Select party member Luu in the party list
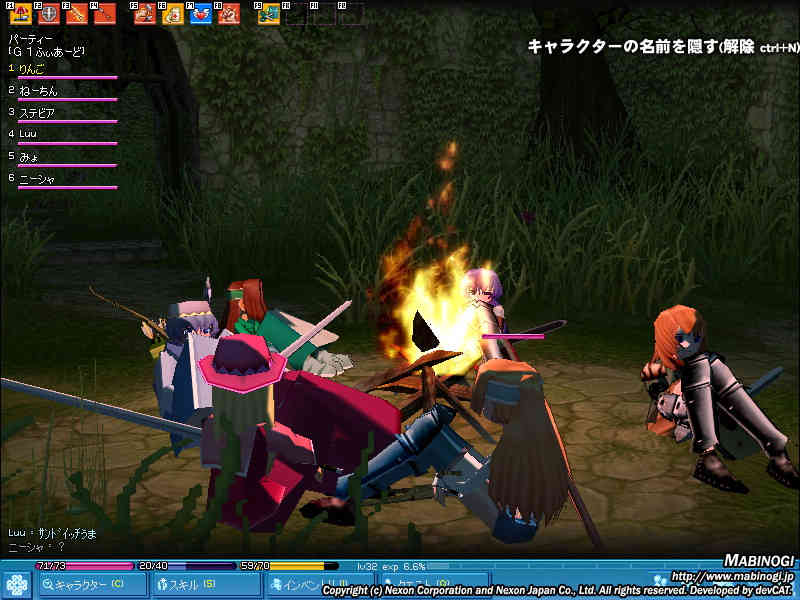The width and height of the screenshot is (800, 600). tap(29, 134)
